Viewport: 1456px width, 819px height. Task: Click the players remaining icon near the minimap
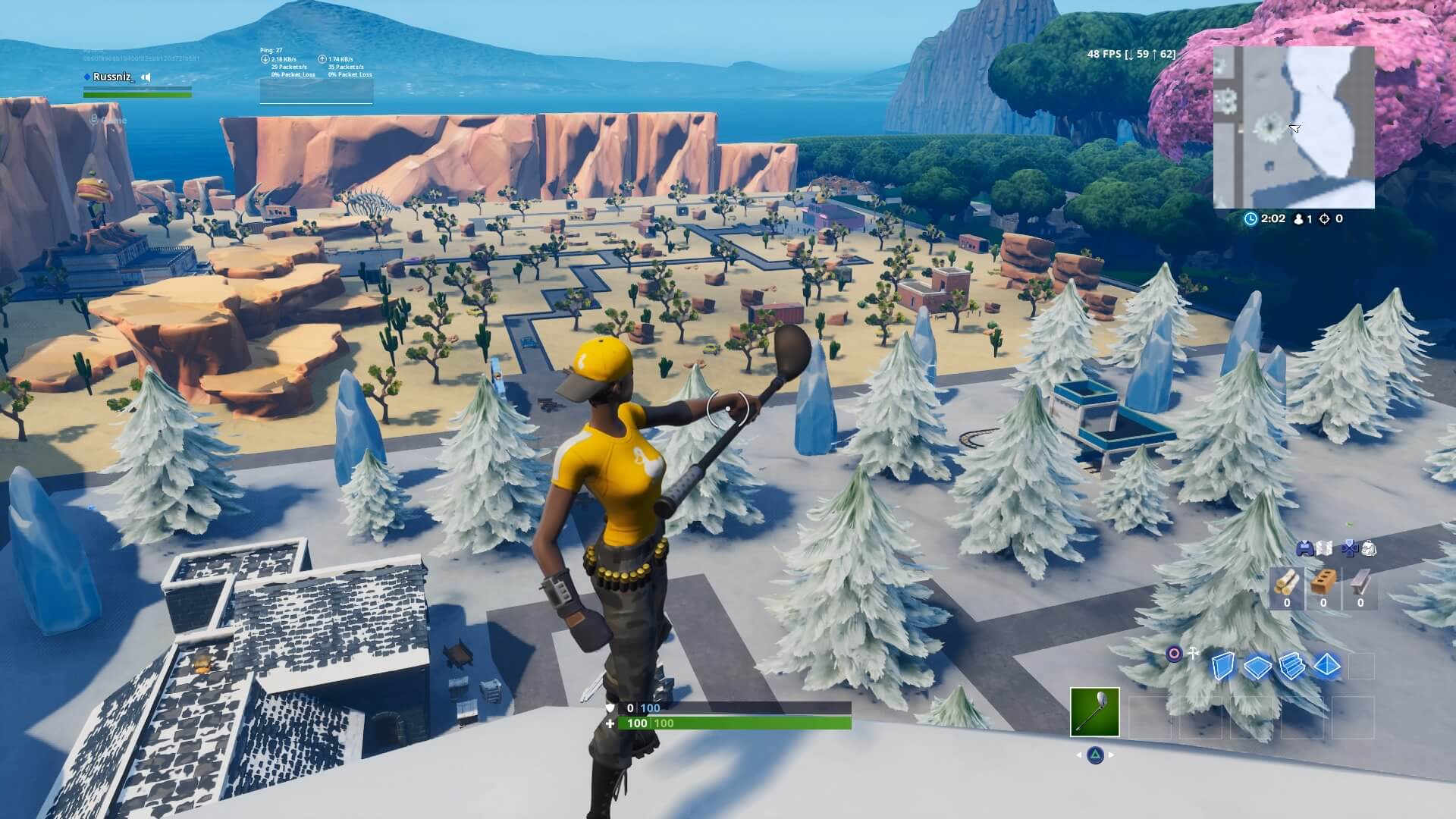[1298, 219]
